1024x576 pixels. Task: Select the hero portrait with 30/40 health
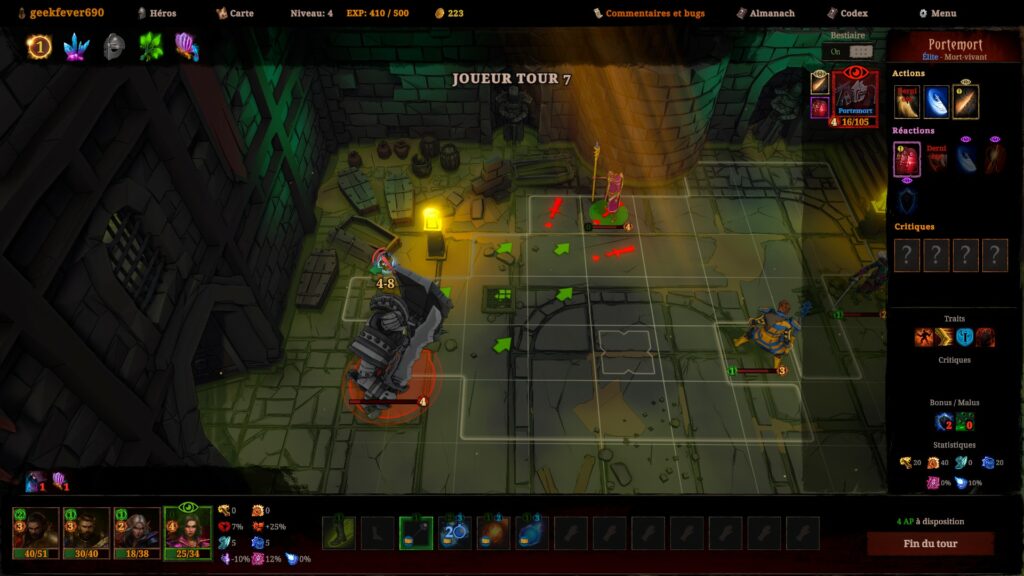87,530
